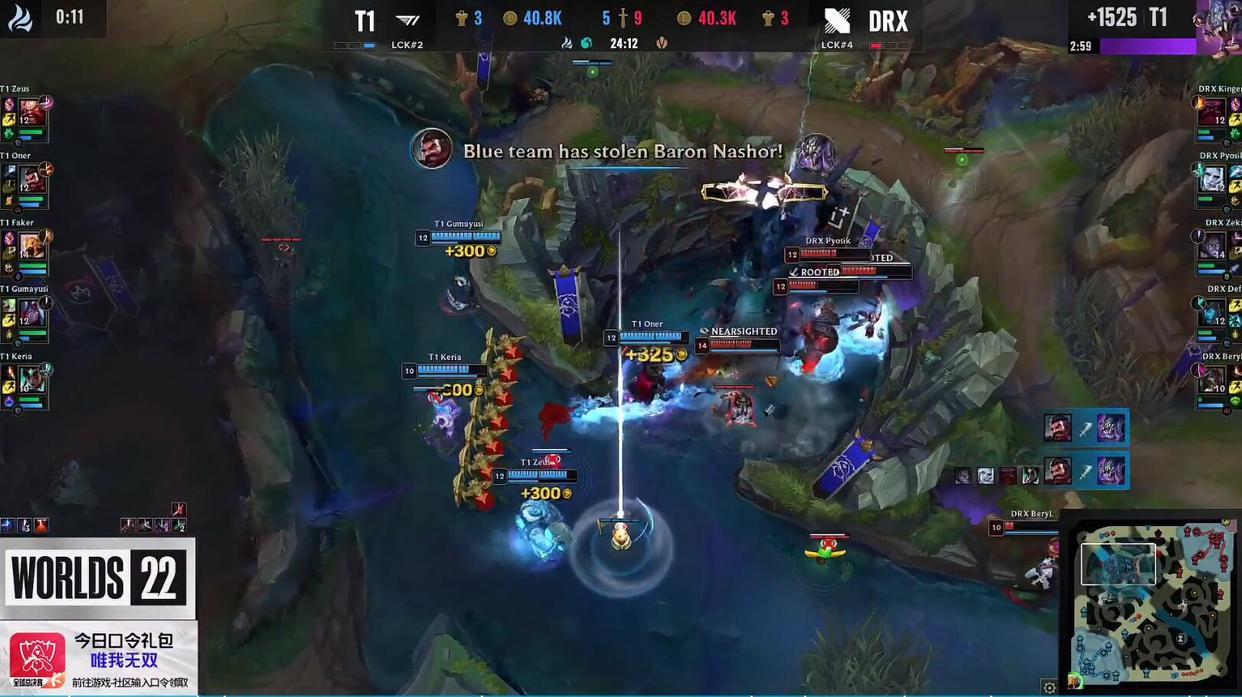Open the settings gear beside the minimap

tap(1049, 687)
